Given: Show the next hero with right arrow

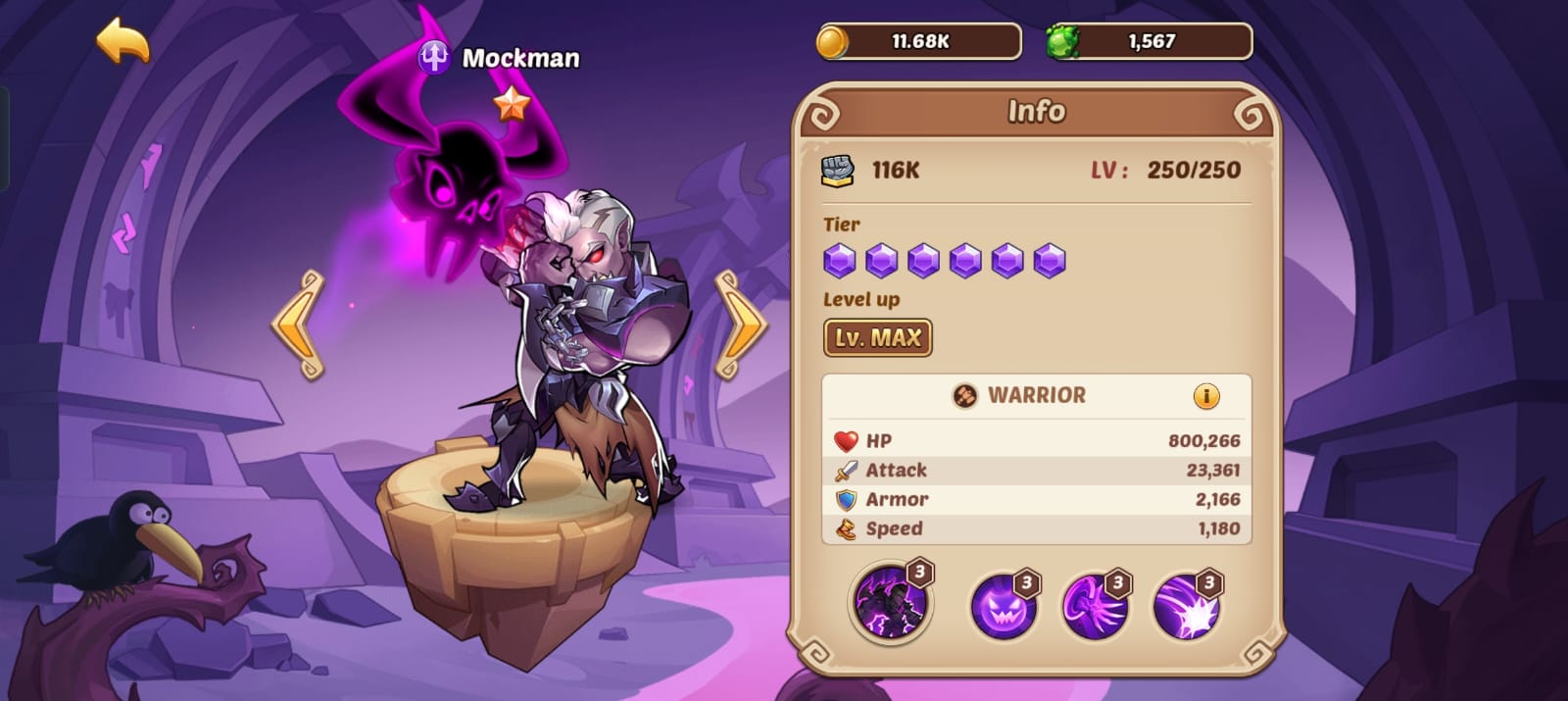Looking at the screenshot, I should tap(740, 325).
